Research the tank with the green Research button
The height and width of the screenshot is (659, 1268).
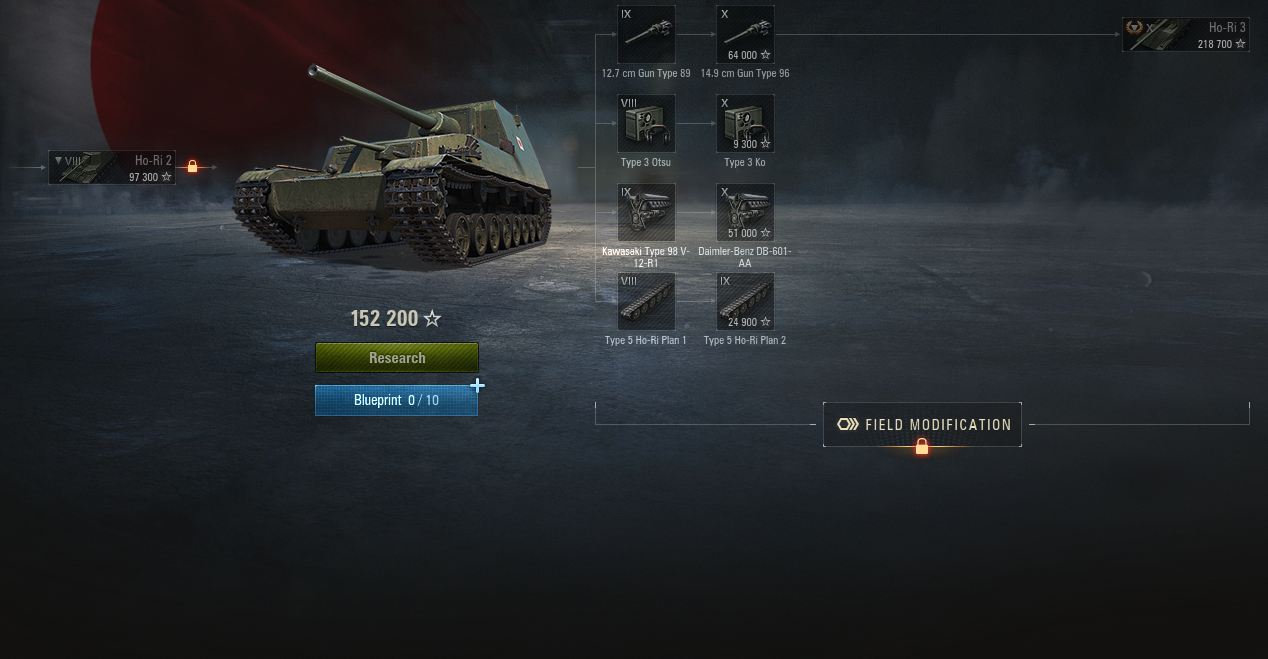coord(397,358)
